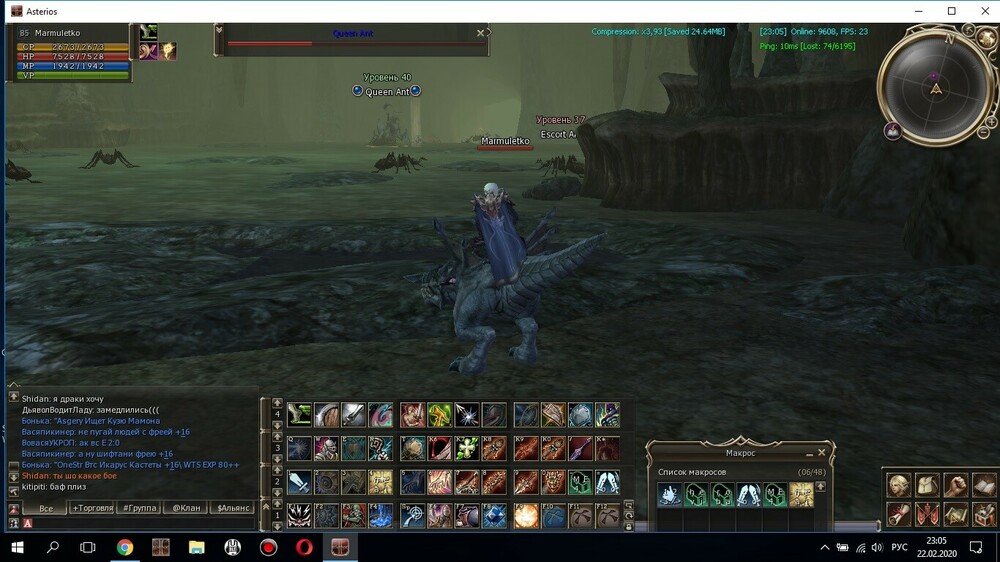The image size is (1000, 562).
Task: Open the clan banners icon
Action: (928, 514)
